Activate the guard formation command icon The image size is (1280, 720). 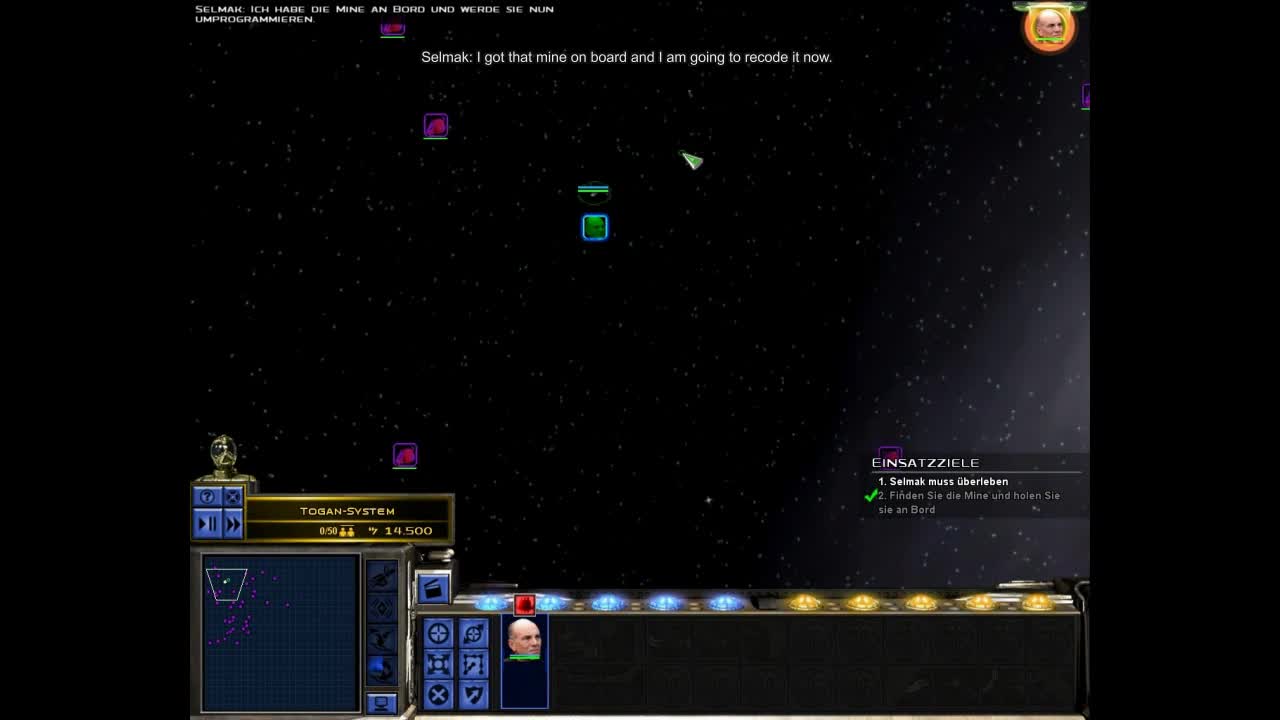pos(438,662)
